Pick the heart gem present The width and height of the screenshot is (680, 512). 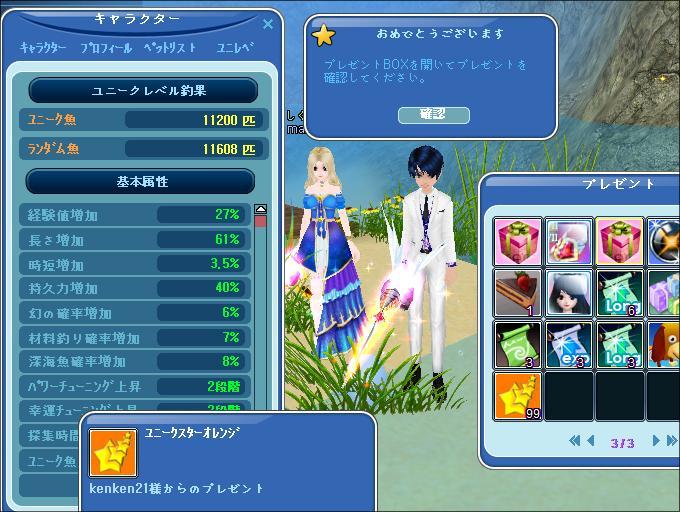pos(569,243)
